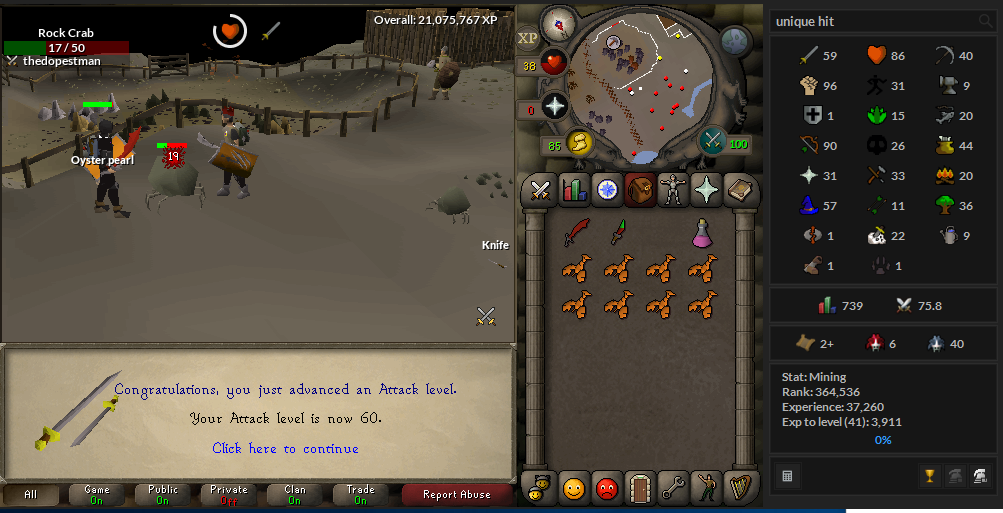Open the Prayer tab

[706, 188]
